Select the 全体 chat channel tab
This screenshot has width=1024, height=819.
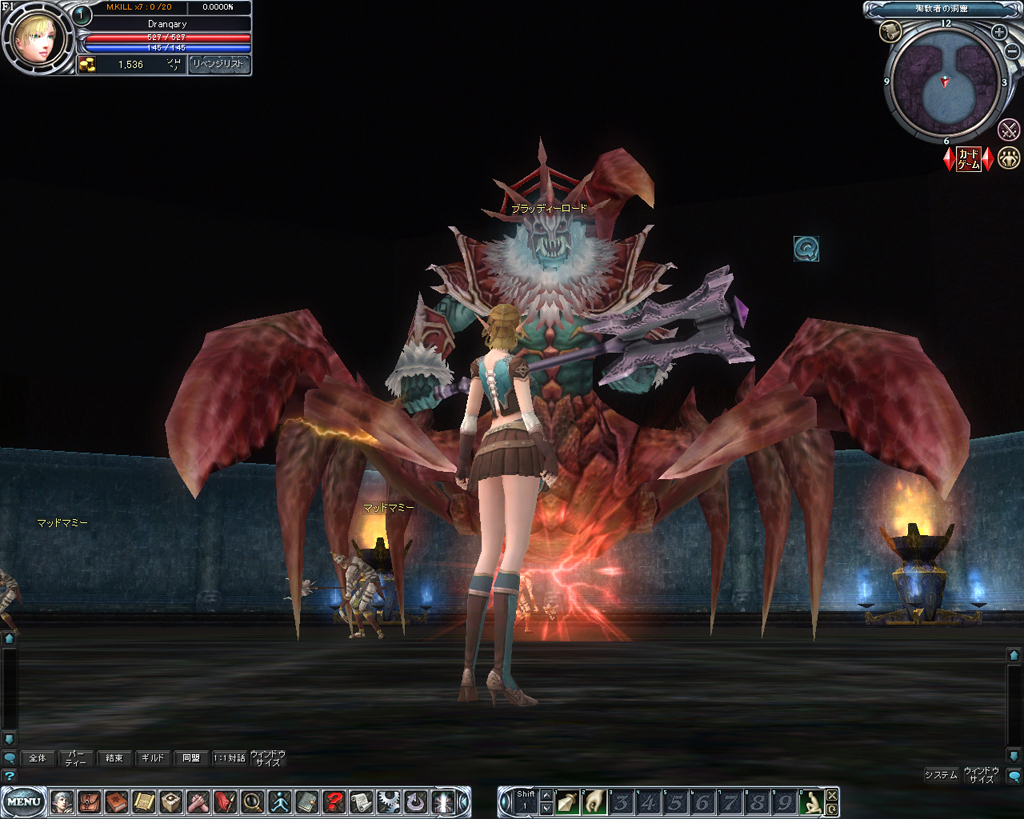(x=37, y=759)
